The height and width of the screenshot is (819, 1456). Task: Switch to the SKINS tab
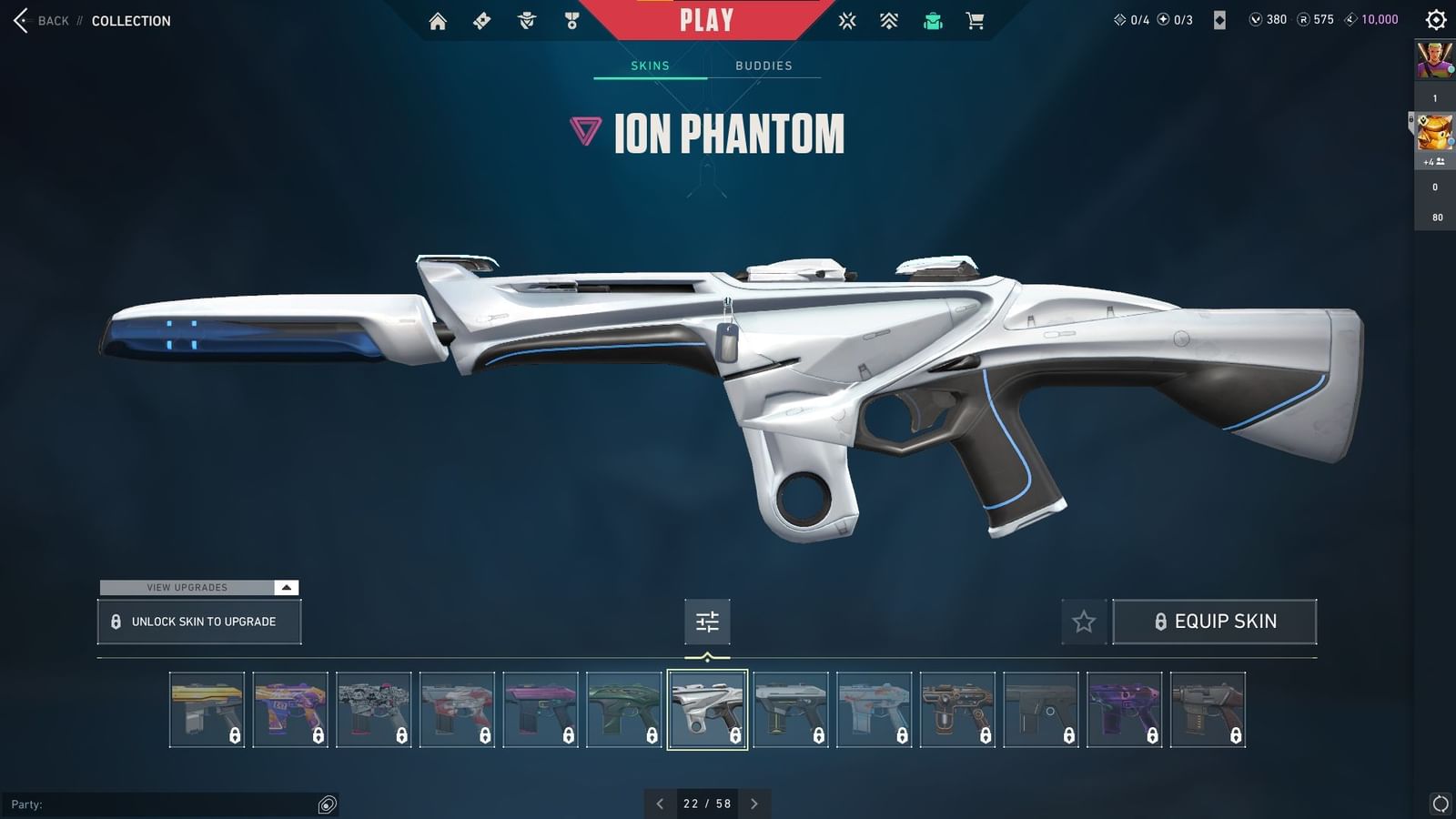[650, 65]
